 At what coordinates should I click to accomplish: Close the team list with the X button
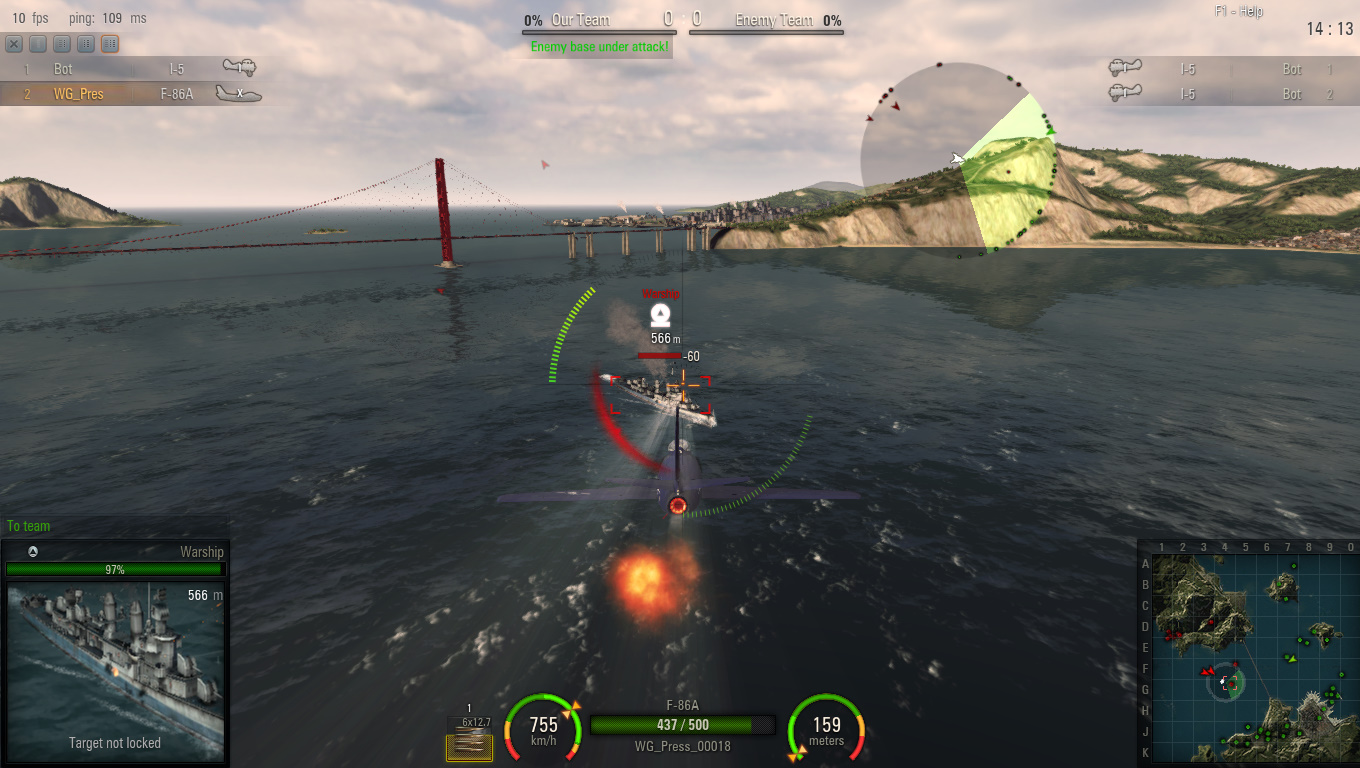[14, 44]
